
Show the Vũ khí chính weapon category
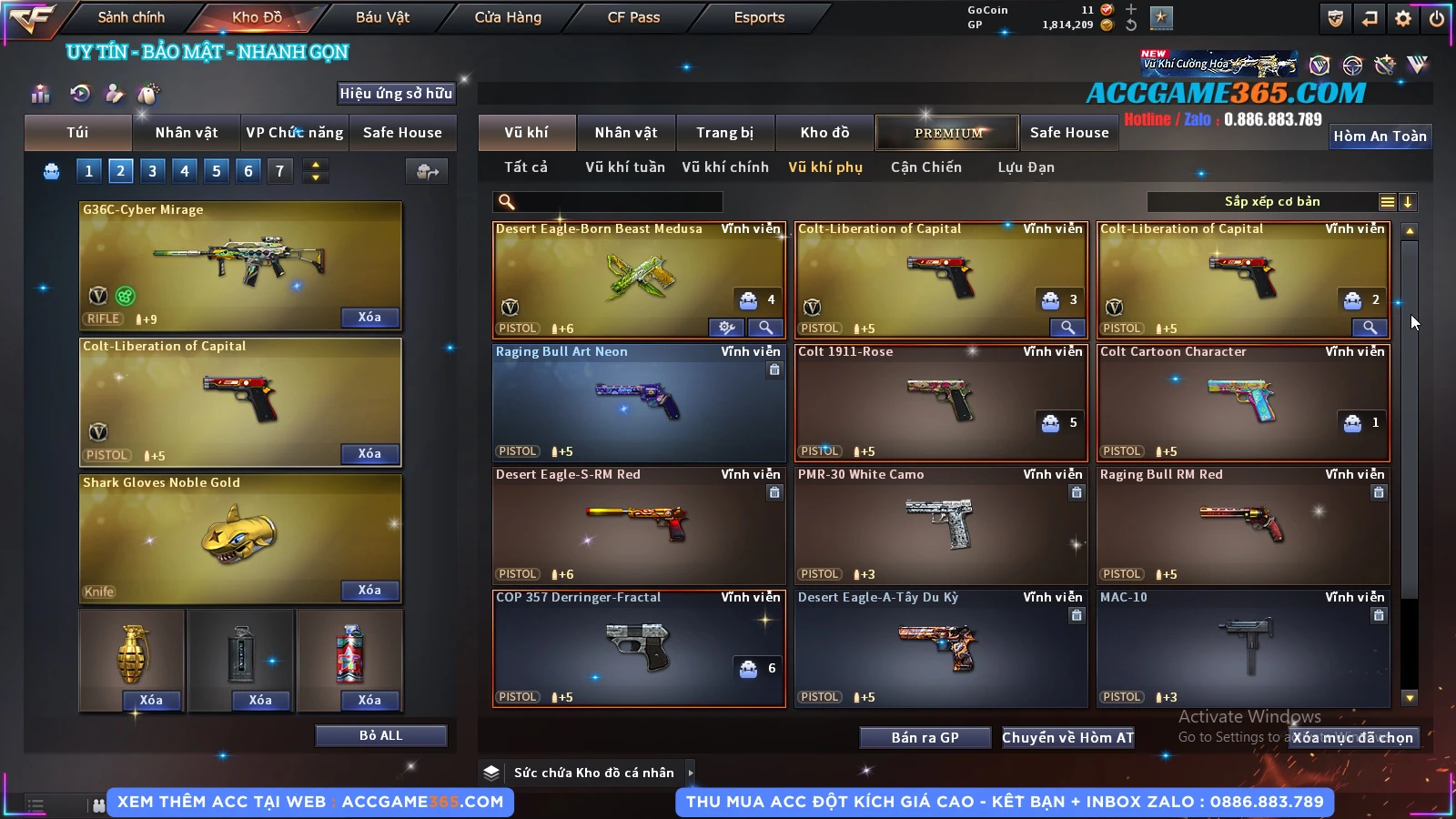tap(725, 167)
